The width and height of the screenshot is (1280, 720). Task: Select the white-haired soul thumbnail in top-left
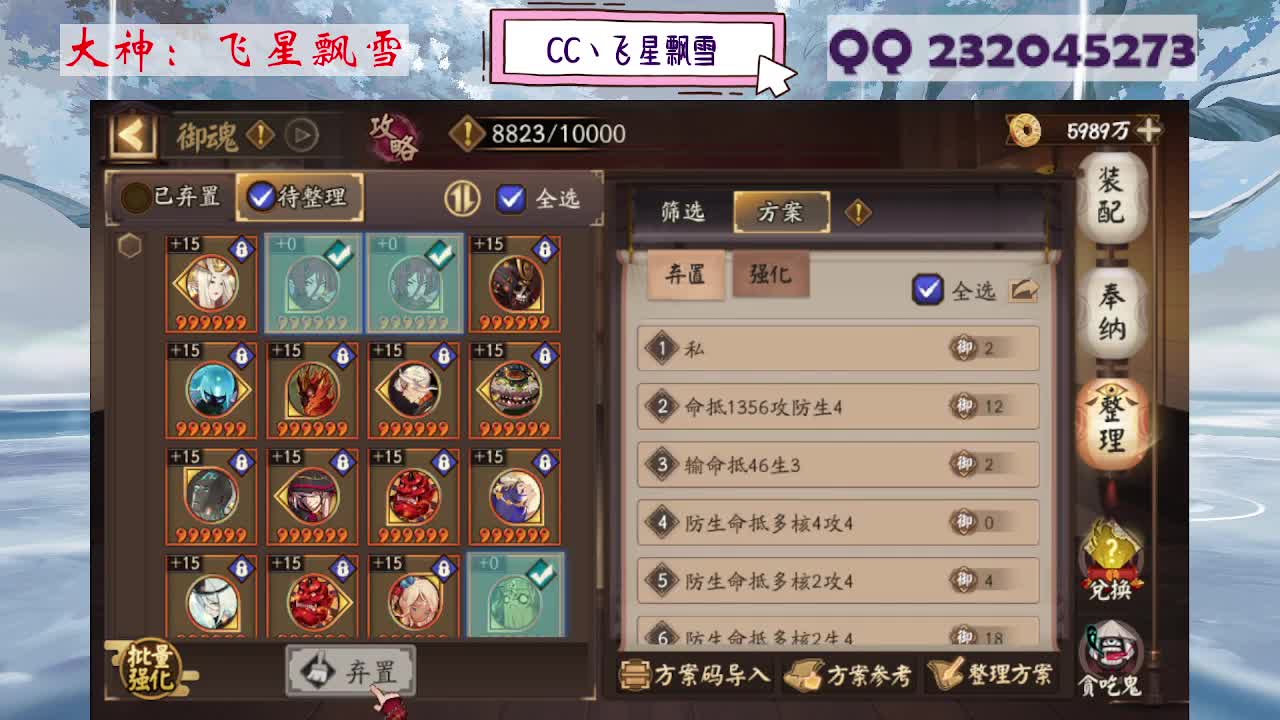tap(207, 283)
